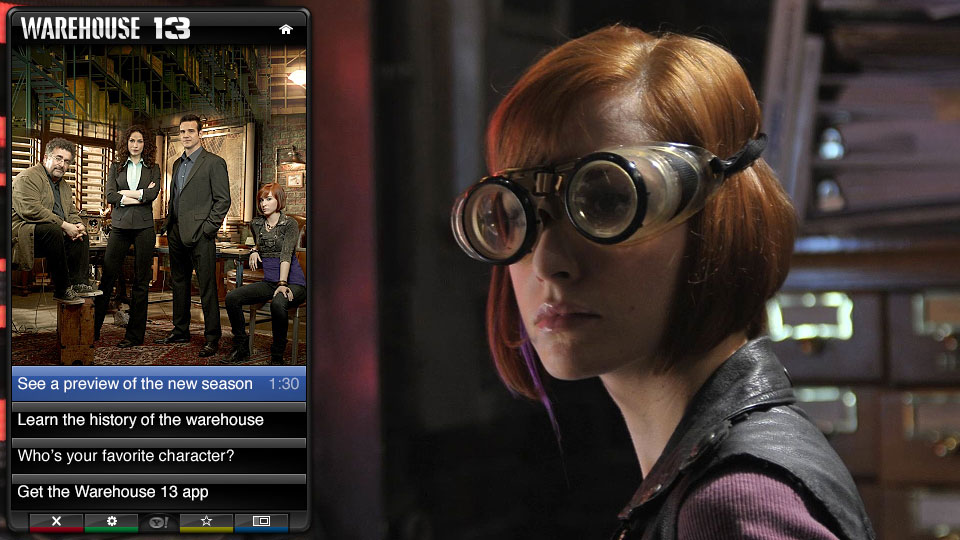Image resolution: width=960 pixels, height=540 pixels.
Task: Click the Yahoo! logo button
Action: pyautogui.click(x=159, y=521)
